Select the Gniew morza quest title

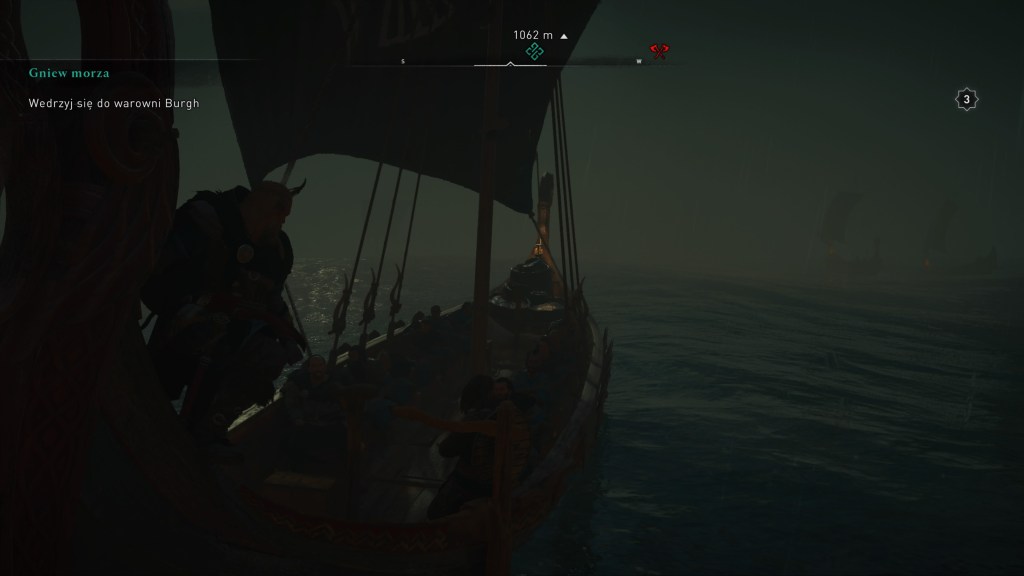(x=69, y=73)
